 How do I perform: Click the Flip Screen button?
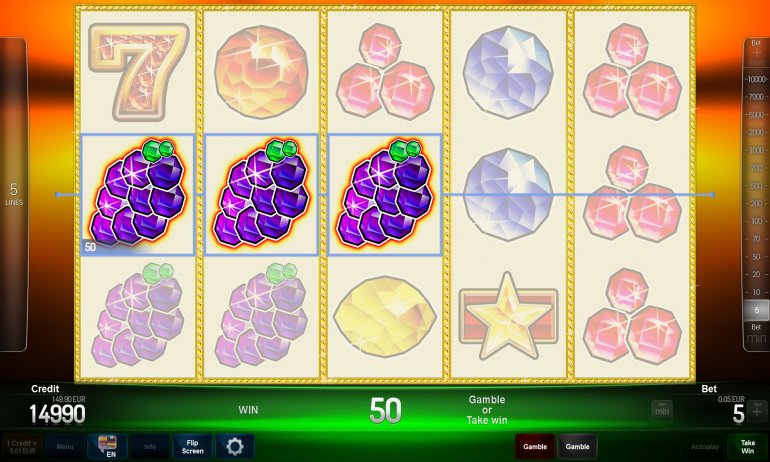click(192, 446)
